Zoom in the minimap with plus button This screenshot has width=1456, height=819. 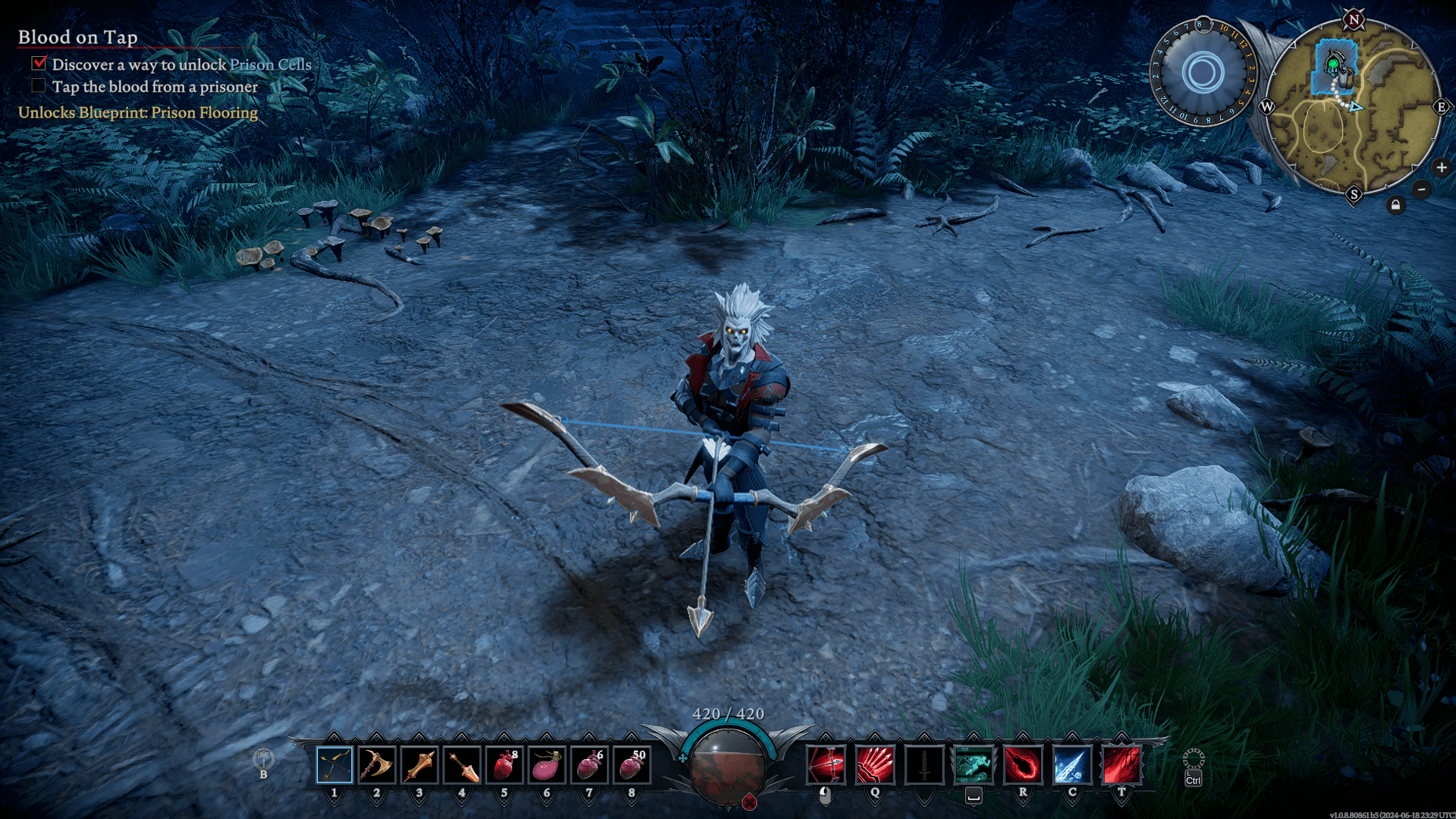[x=1442, y=168]
